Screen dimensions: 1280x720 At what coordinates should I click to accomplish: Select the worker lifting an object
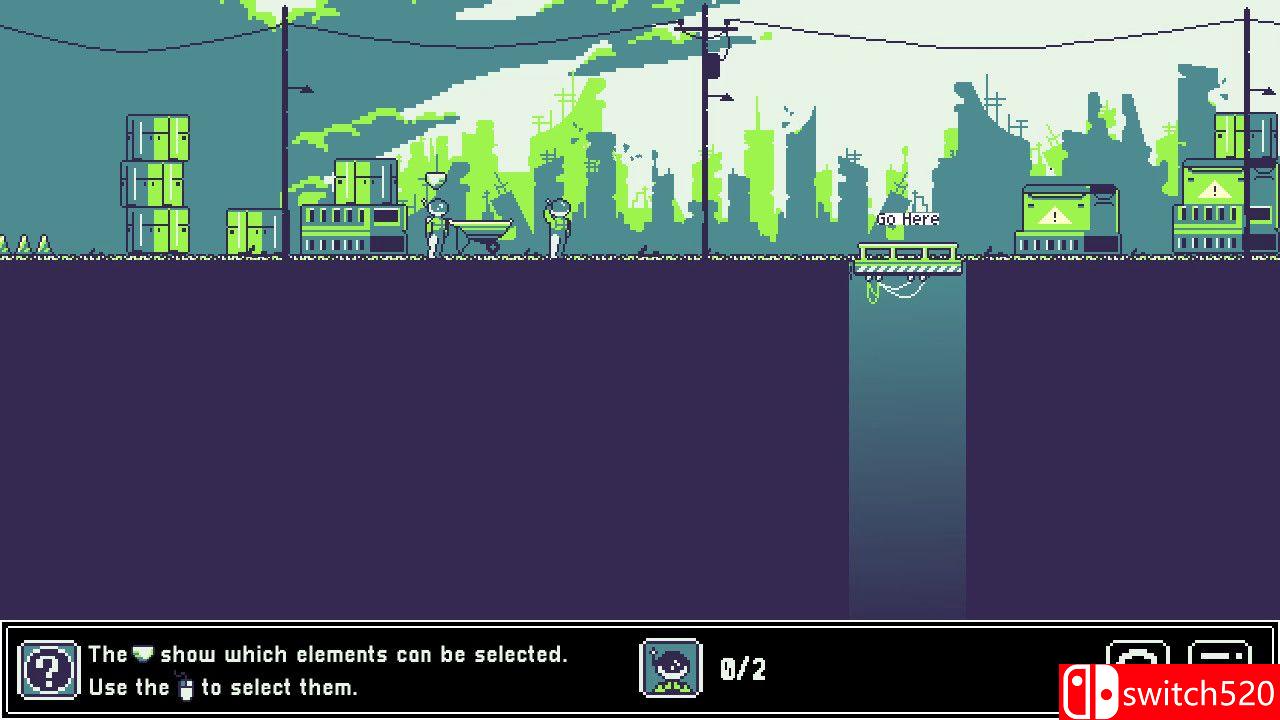[x=555, y=220]
